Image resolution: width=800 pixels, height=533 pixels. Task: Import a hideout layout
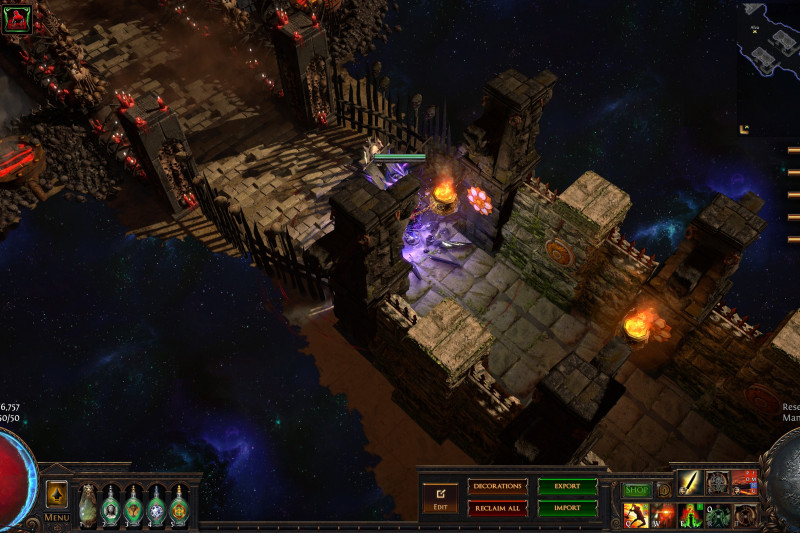pos(567,508)
